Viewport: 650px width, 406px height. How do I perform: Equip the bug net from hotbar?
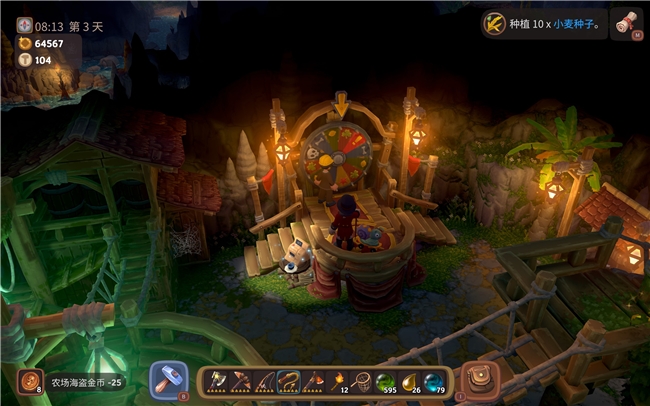tap(362, 381)
